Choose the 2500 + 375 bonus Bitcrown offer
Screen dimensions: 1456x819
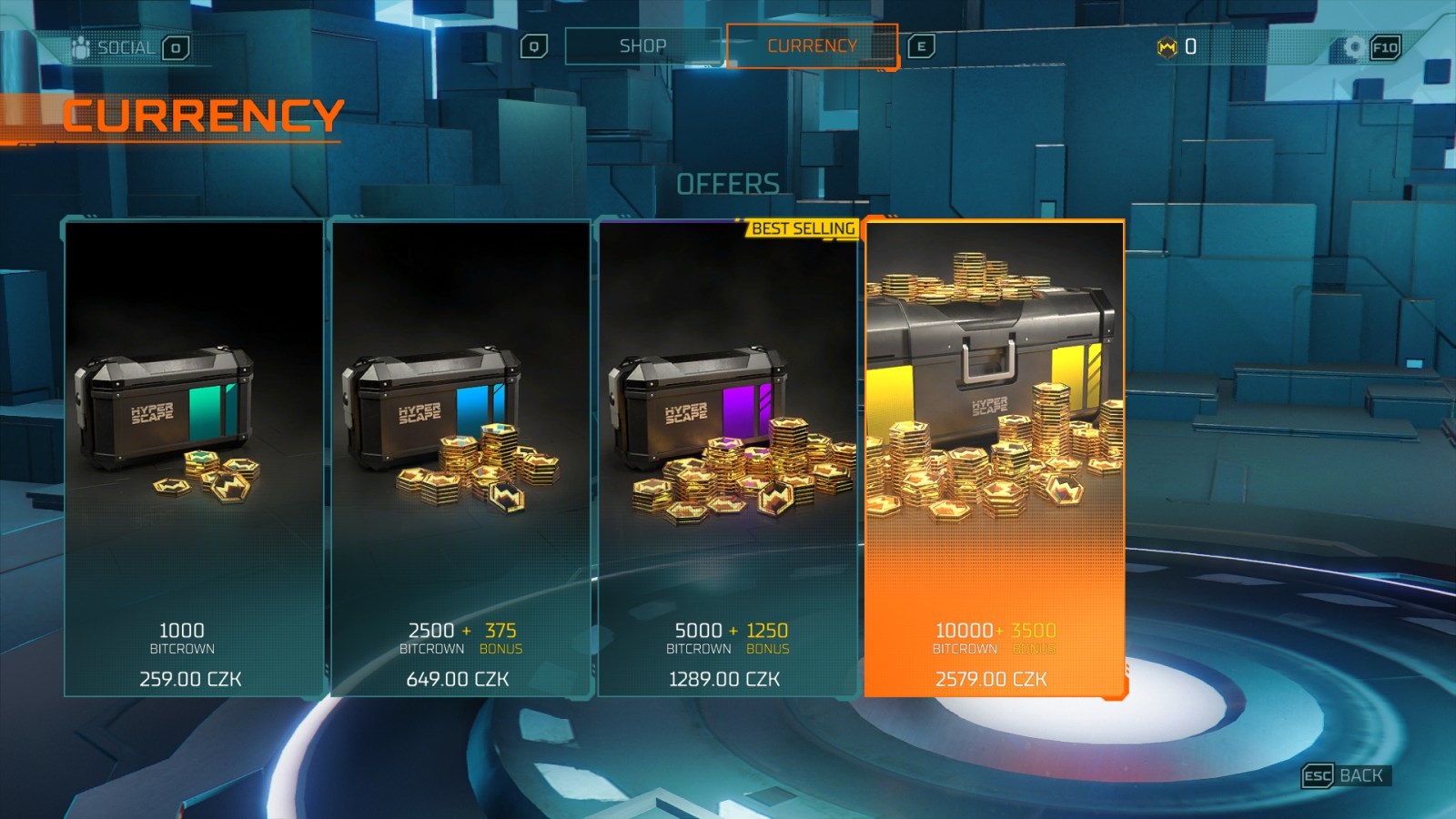tap(460, 458)
